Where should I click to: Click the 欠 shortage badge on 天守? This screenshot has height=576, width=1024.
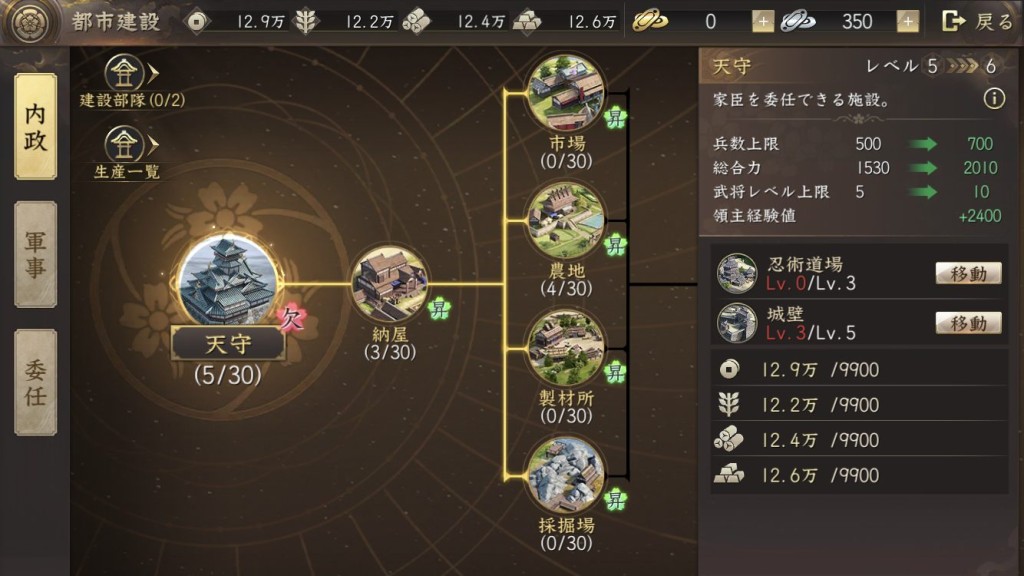[292, 317]
